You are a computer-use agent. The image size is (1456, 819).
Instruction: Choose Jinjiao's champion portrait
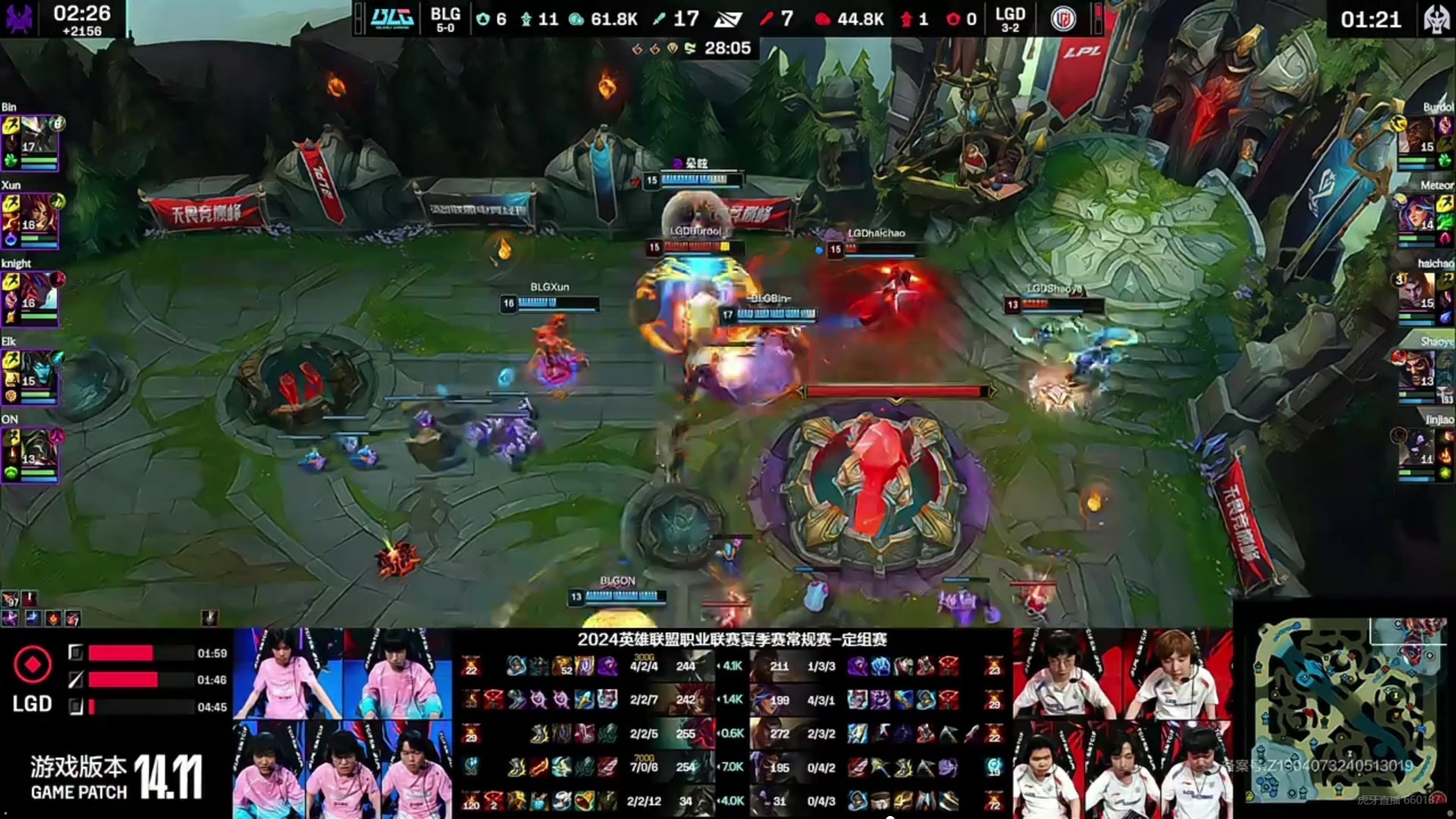pyautogui.click(x=1417, y=449)
